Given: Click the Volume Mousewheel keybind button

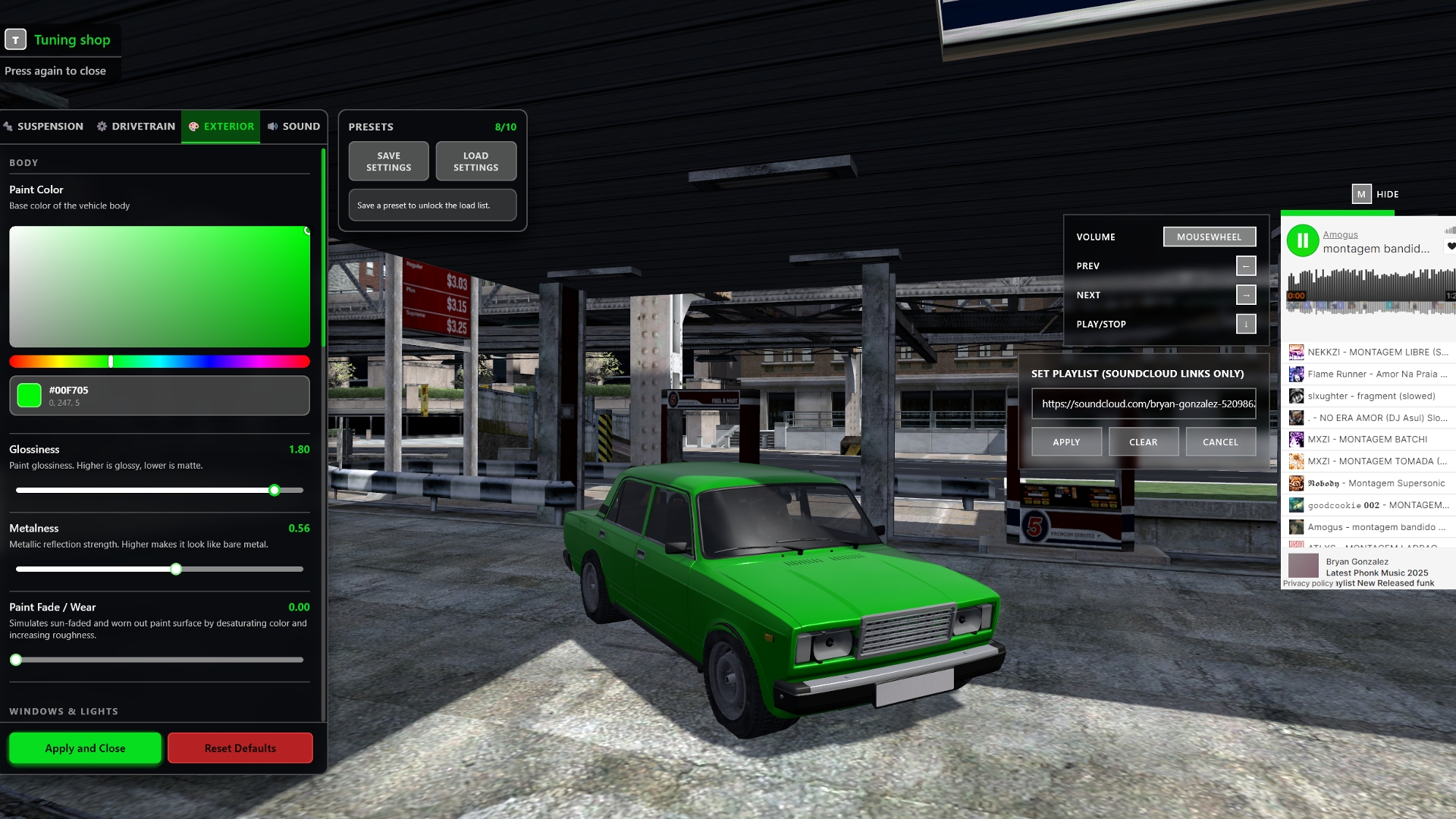Looking at the screenshot, I should pyautogui.click(x=1209, y=237).
